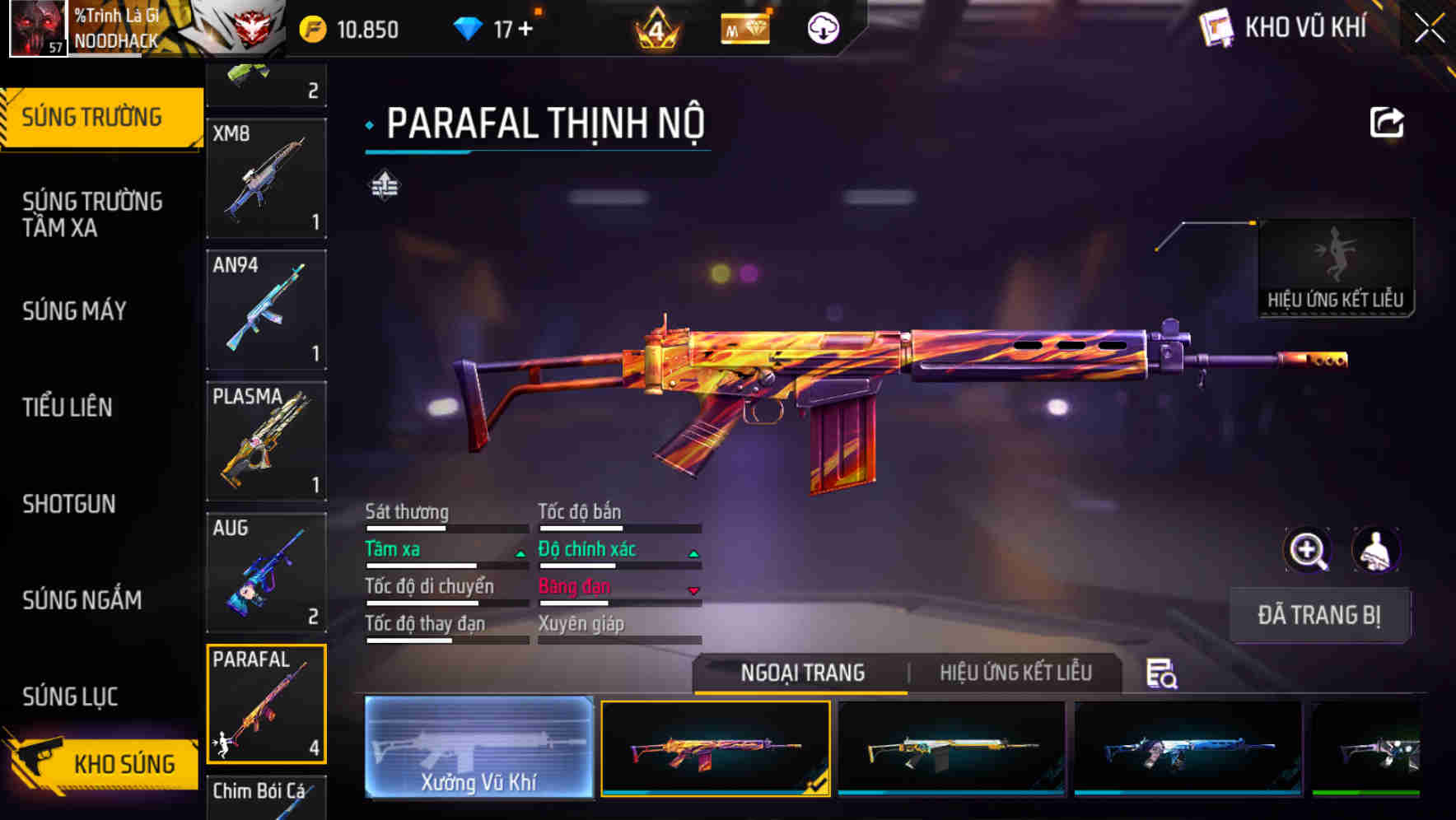Viewport: 1456px width, 820px height.
Task: Open the share weapon icon
Action: (1387, 122)
